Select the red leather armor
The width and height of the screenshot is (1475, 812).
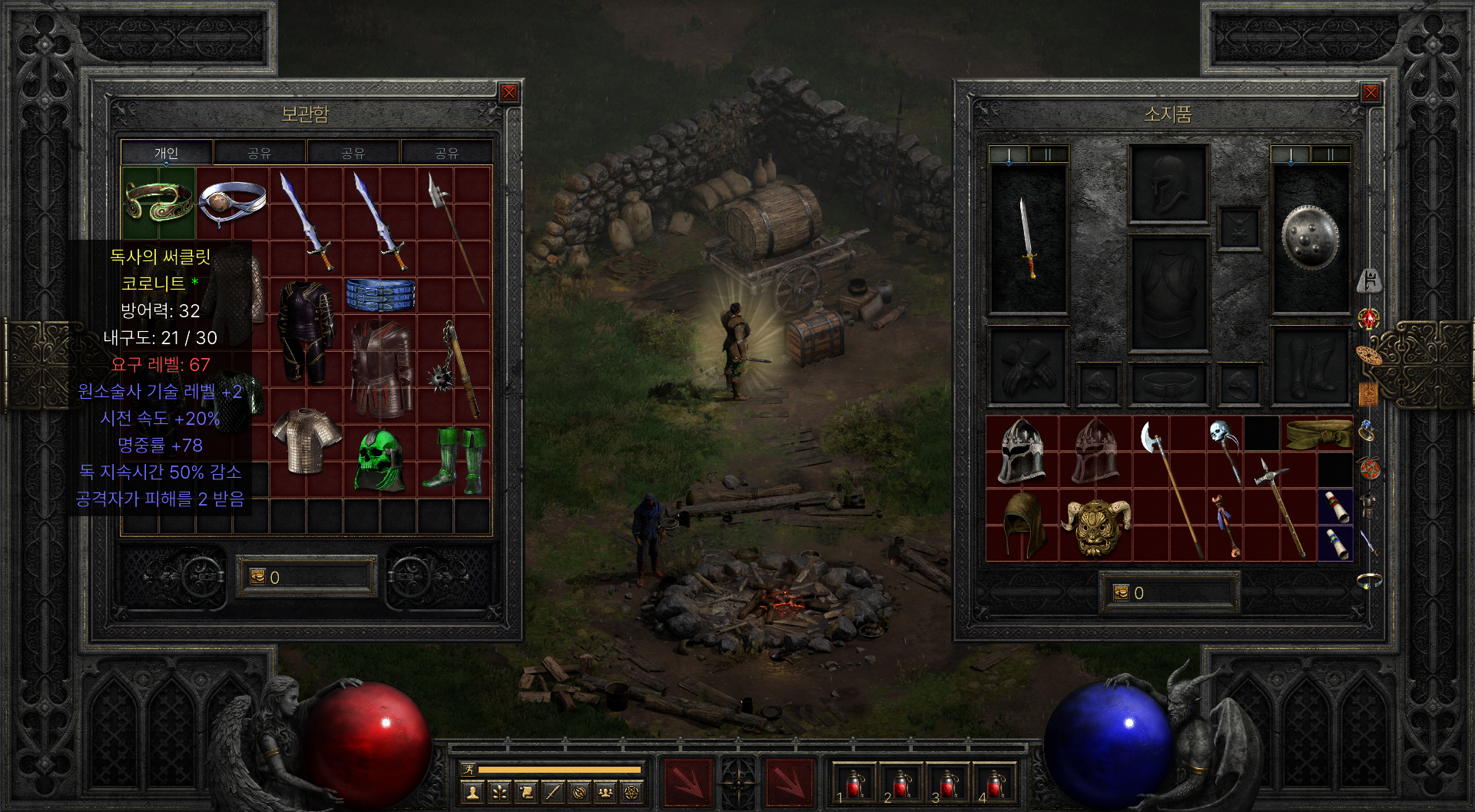pos(381,369)
